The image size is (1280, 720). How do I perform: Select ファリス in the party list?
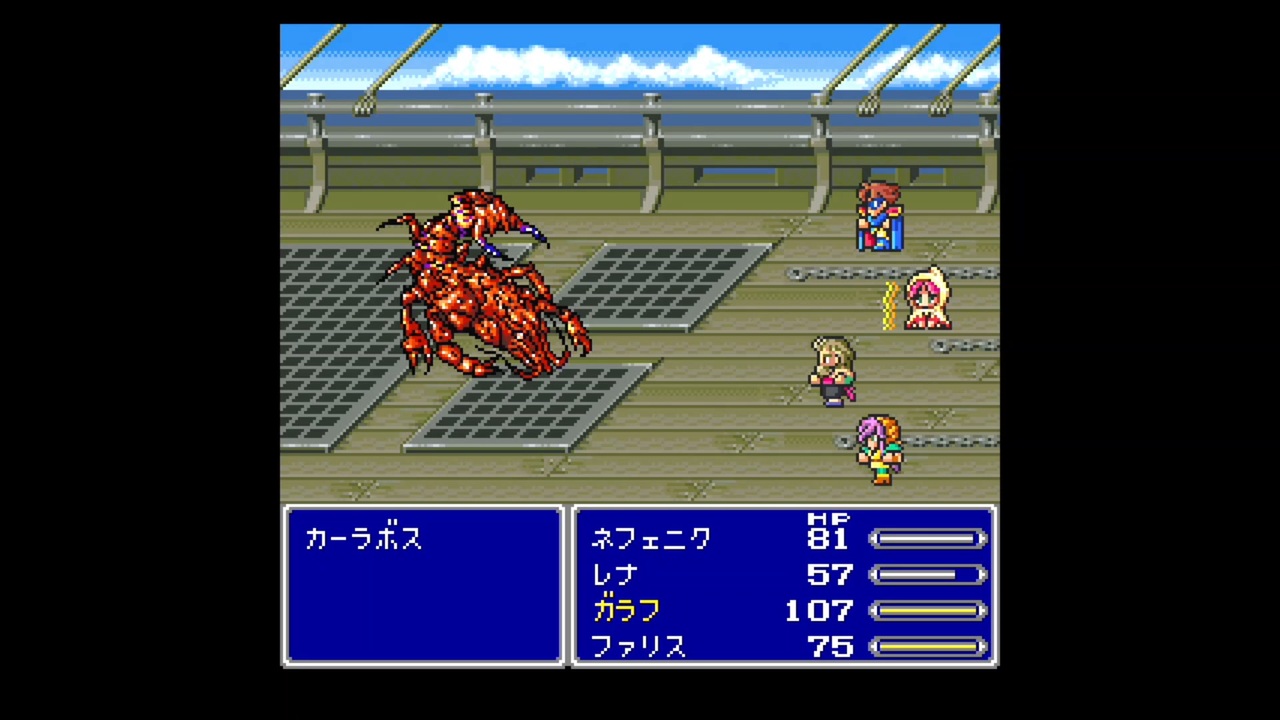639,647
